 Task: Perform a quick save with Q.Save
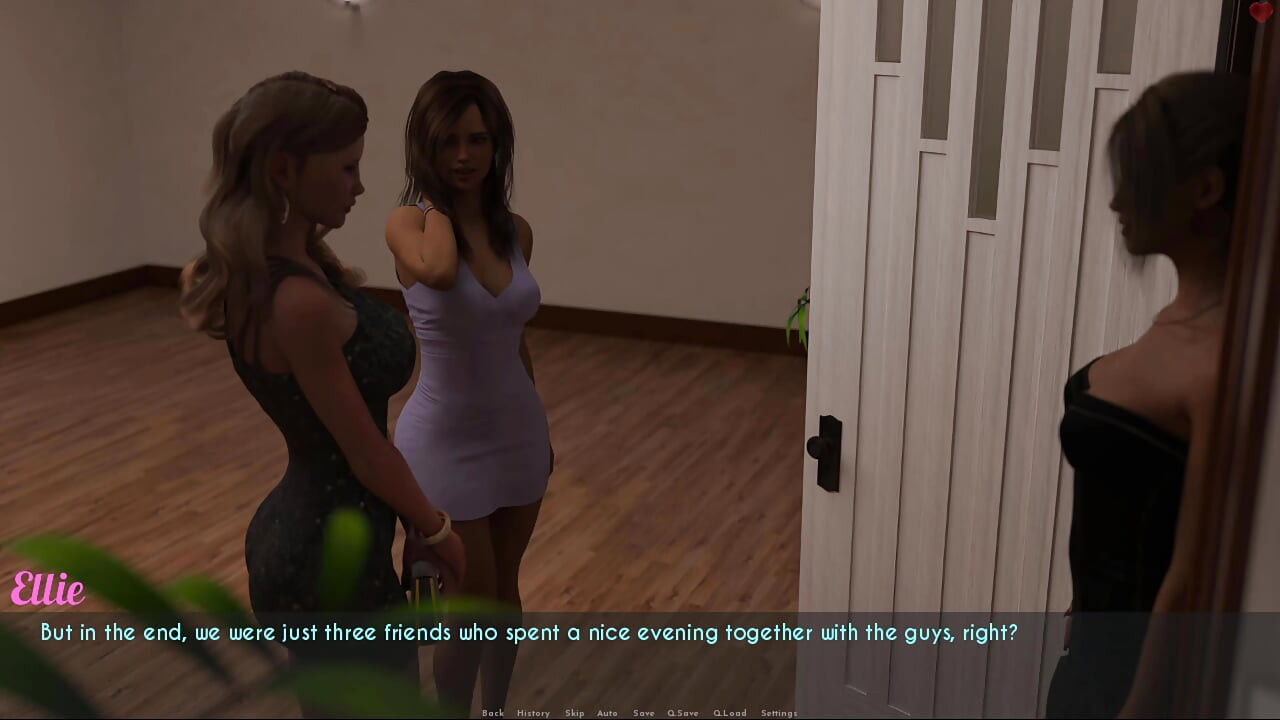pos(683,713)
